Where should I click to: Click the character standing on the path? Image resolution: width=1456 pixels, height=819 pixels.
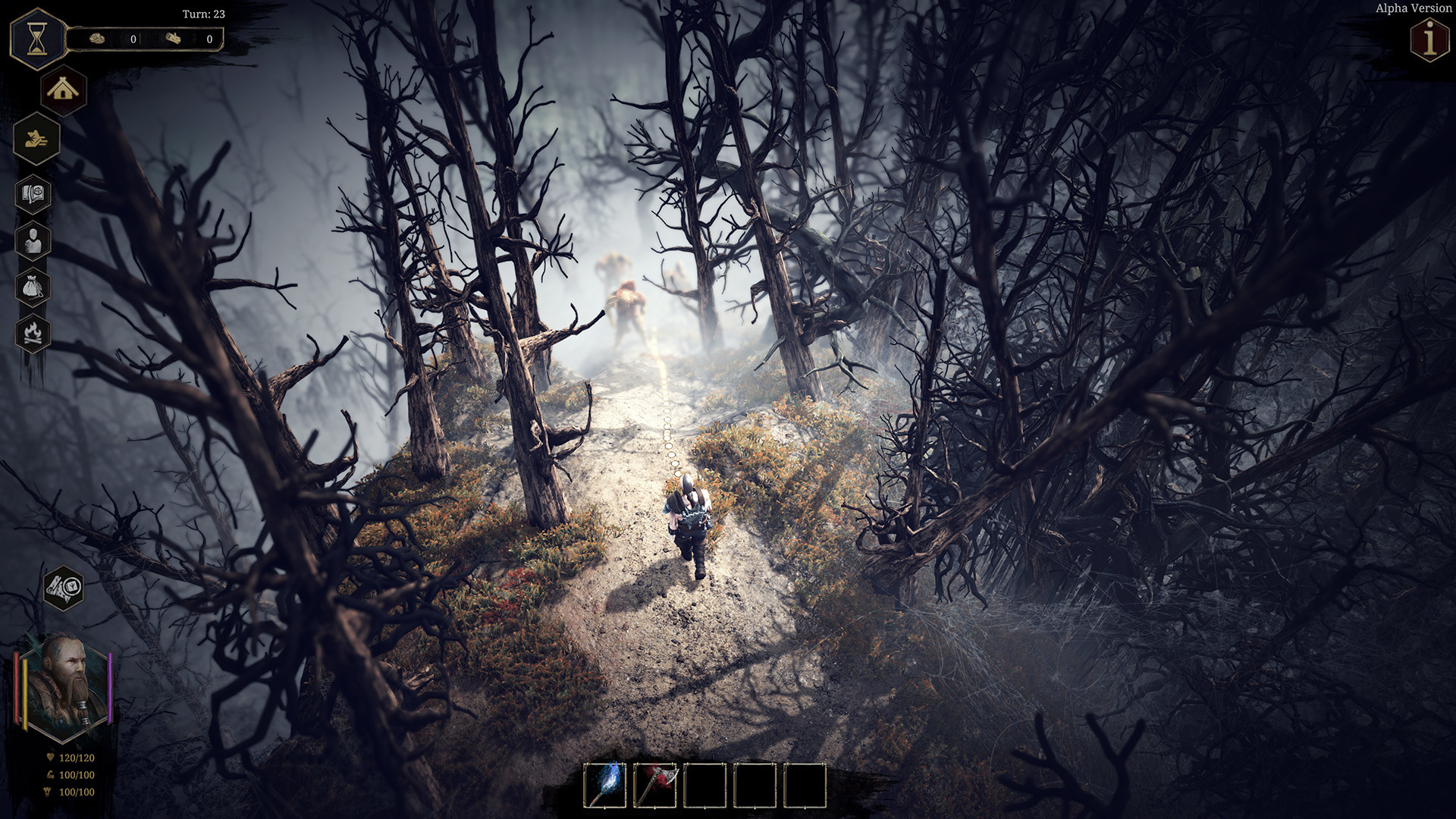tap(689, 523)
